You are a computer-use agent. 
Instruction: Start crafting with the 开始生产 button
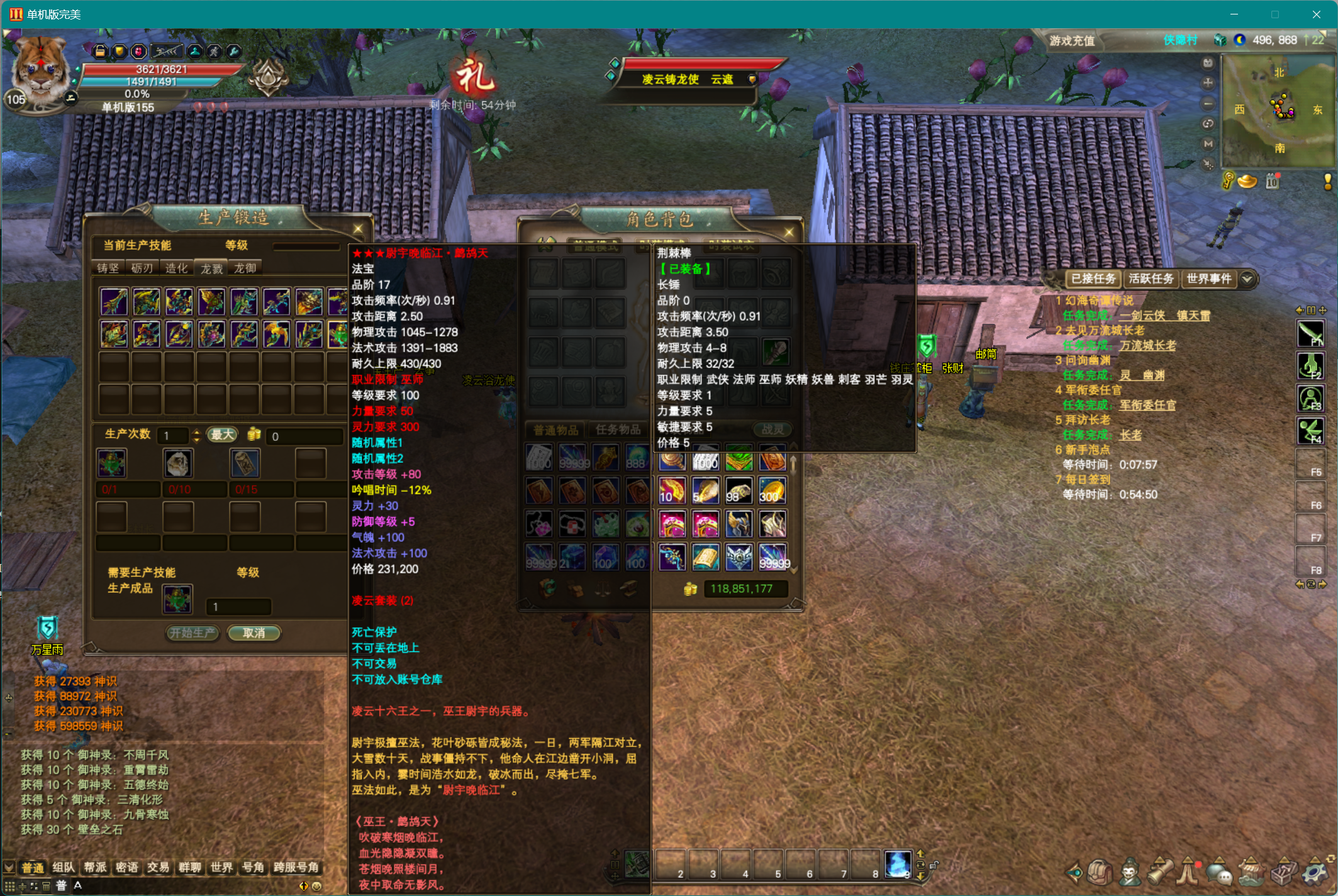point(192,633)
